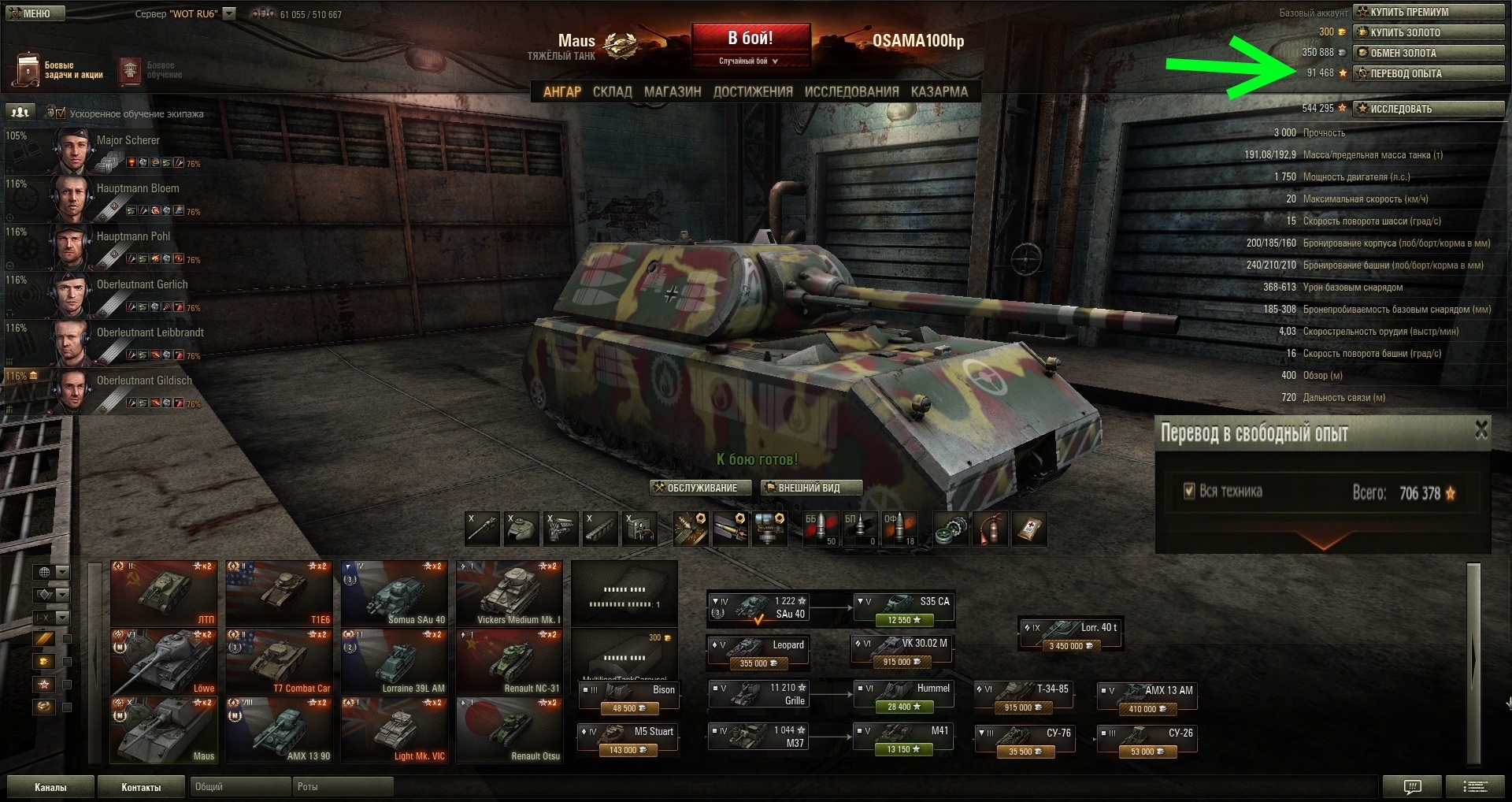Choose the AMX 13 90 tank
This screenshot has width=1512, height=802.
point(279,730)
